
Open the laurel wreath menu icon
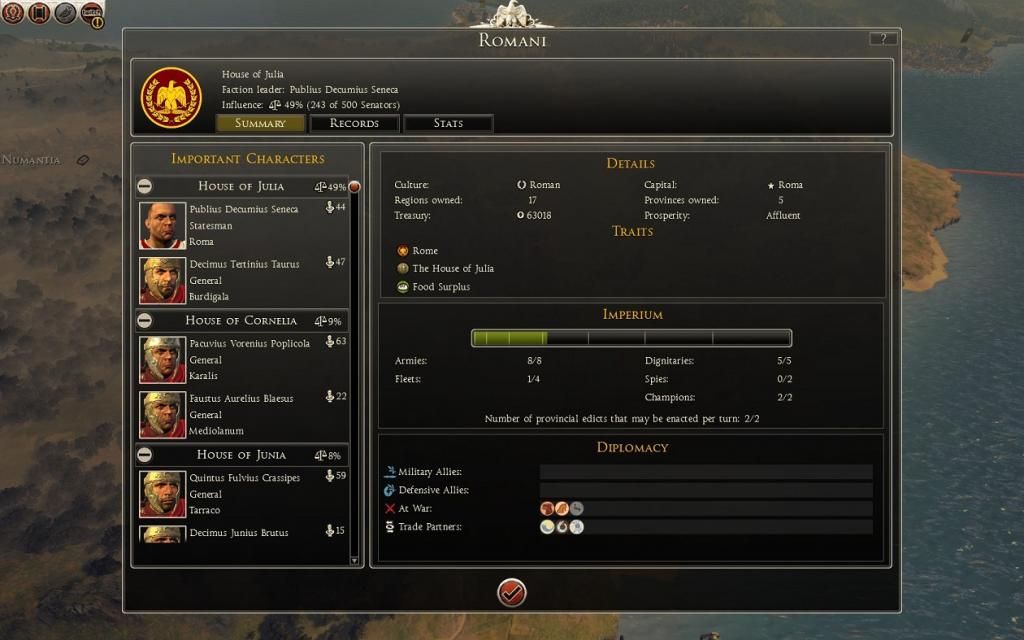pyautogui.click(x=14, y=13)
